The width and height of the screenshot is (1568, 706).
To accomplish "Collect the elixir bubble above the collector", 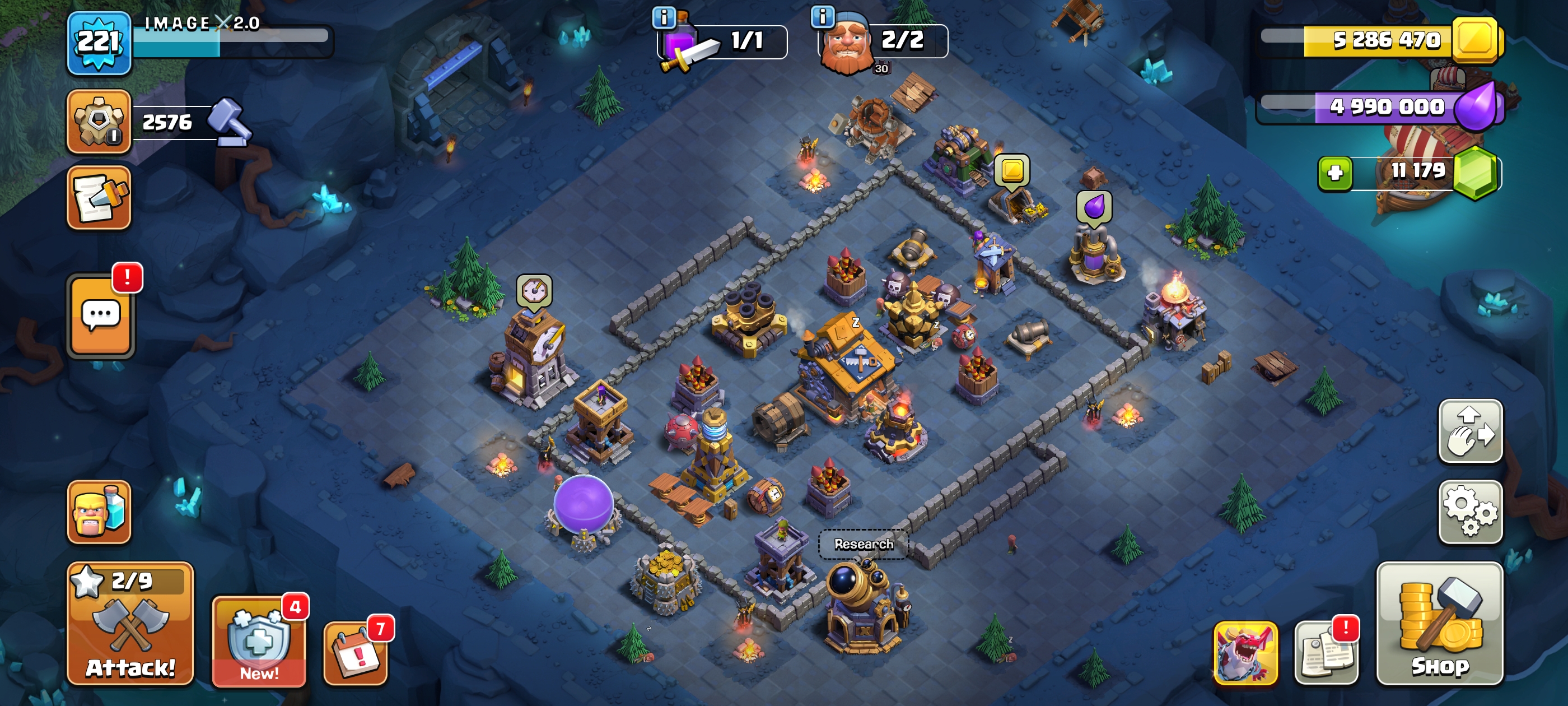I will [1094, 207].
